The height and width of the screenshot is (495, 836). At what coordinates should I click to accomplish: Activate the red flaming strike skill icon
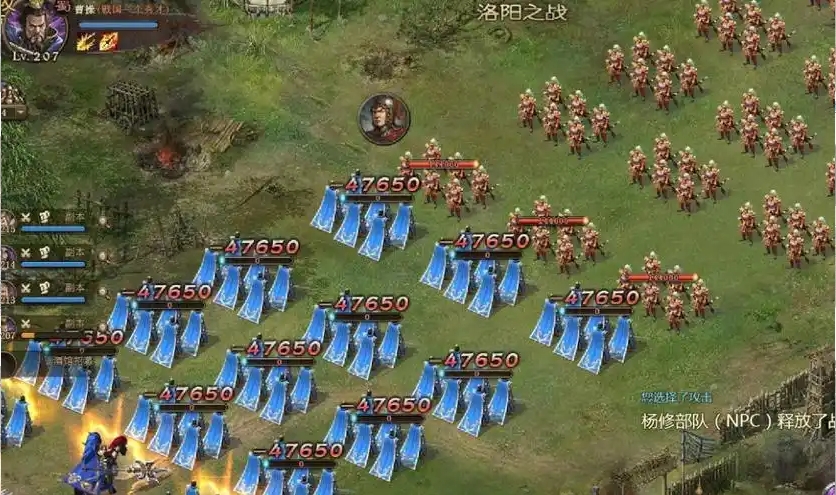109,42
